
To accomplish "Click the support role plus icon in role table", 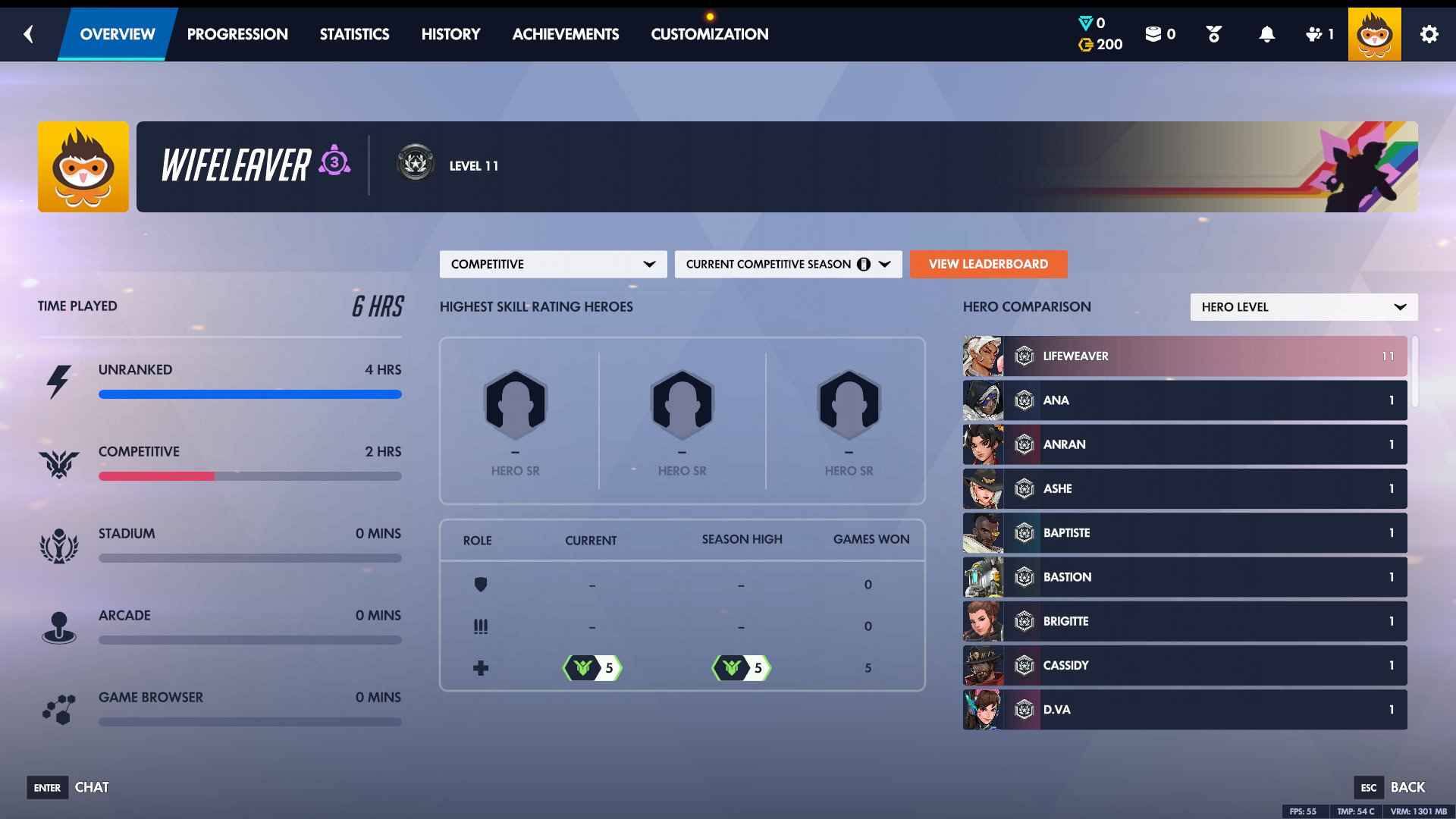I will coord(482,667).
